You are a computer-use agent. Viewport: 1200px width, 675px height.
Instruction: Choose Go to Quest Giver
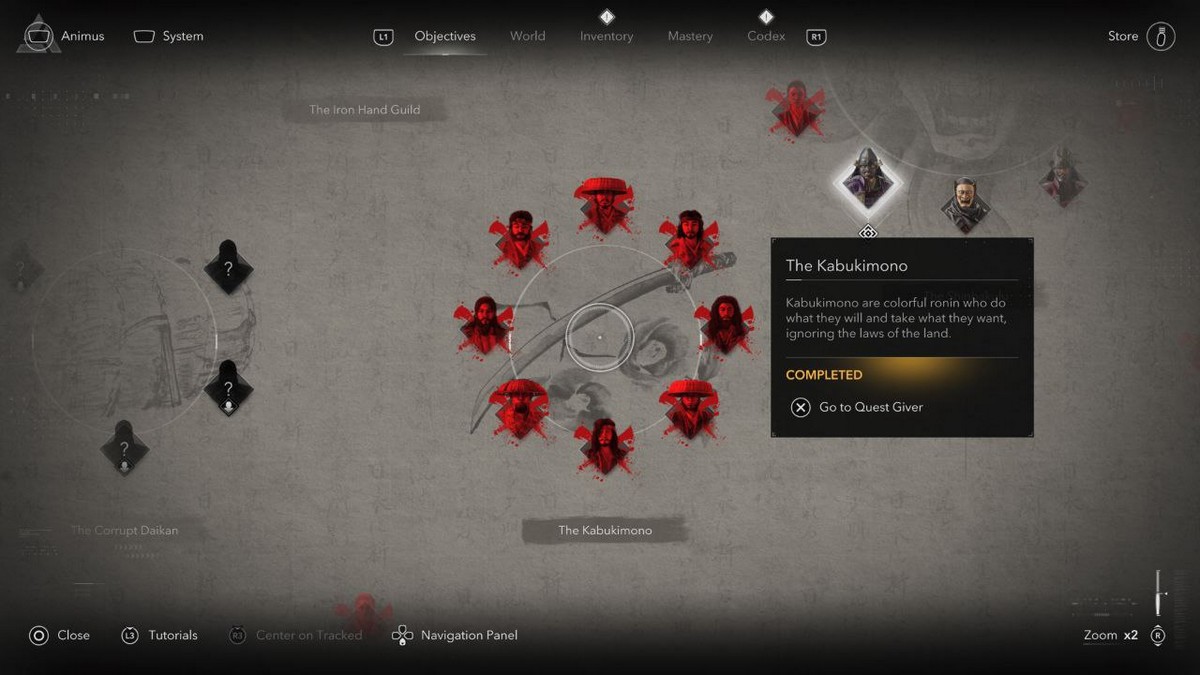click(x=858, y=407)
